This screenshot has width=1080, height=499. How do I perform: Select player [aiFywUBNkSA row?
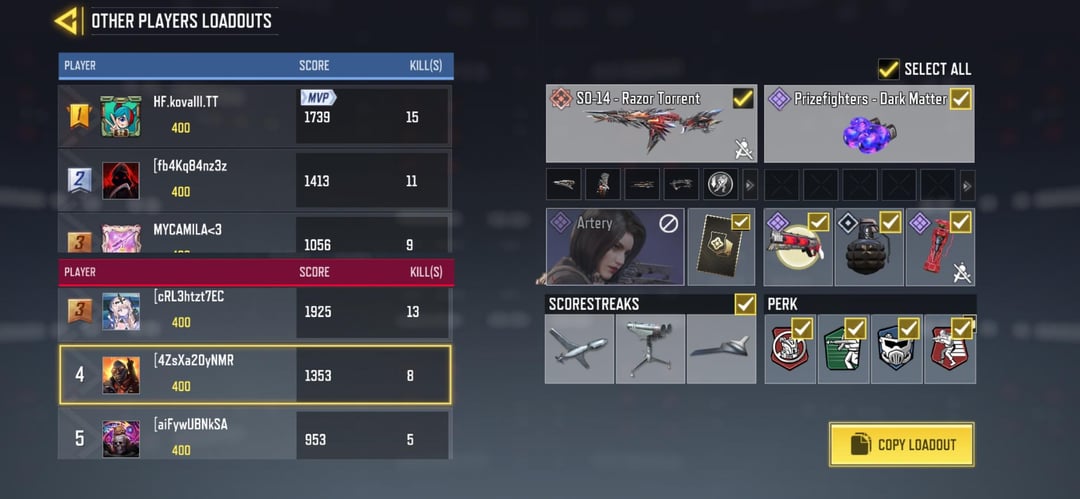tap(255, 437)
